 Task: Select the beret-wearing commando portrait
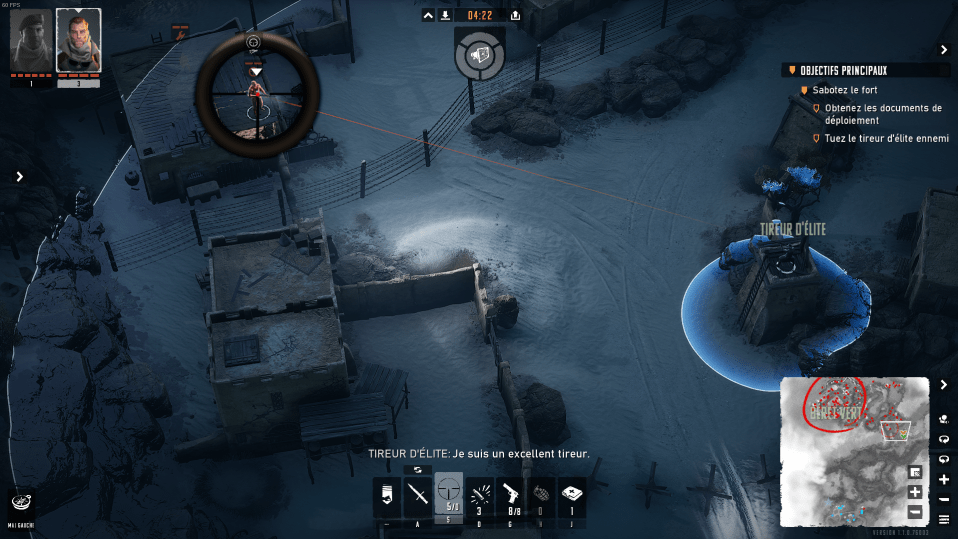pos(30,41)
